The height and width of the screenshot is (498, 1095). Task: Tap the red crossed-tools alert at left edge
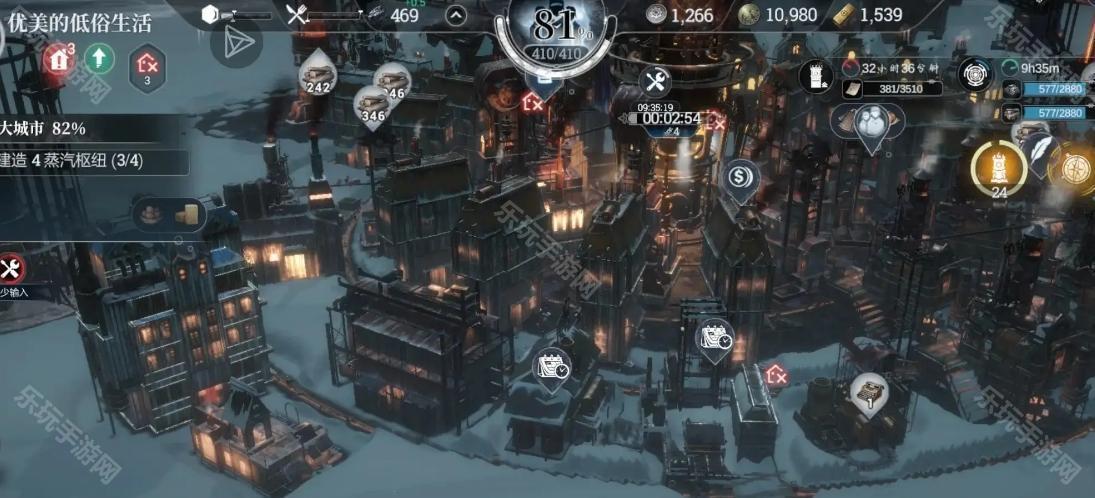(12, 268)
